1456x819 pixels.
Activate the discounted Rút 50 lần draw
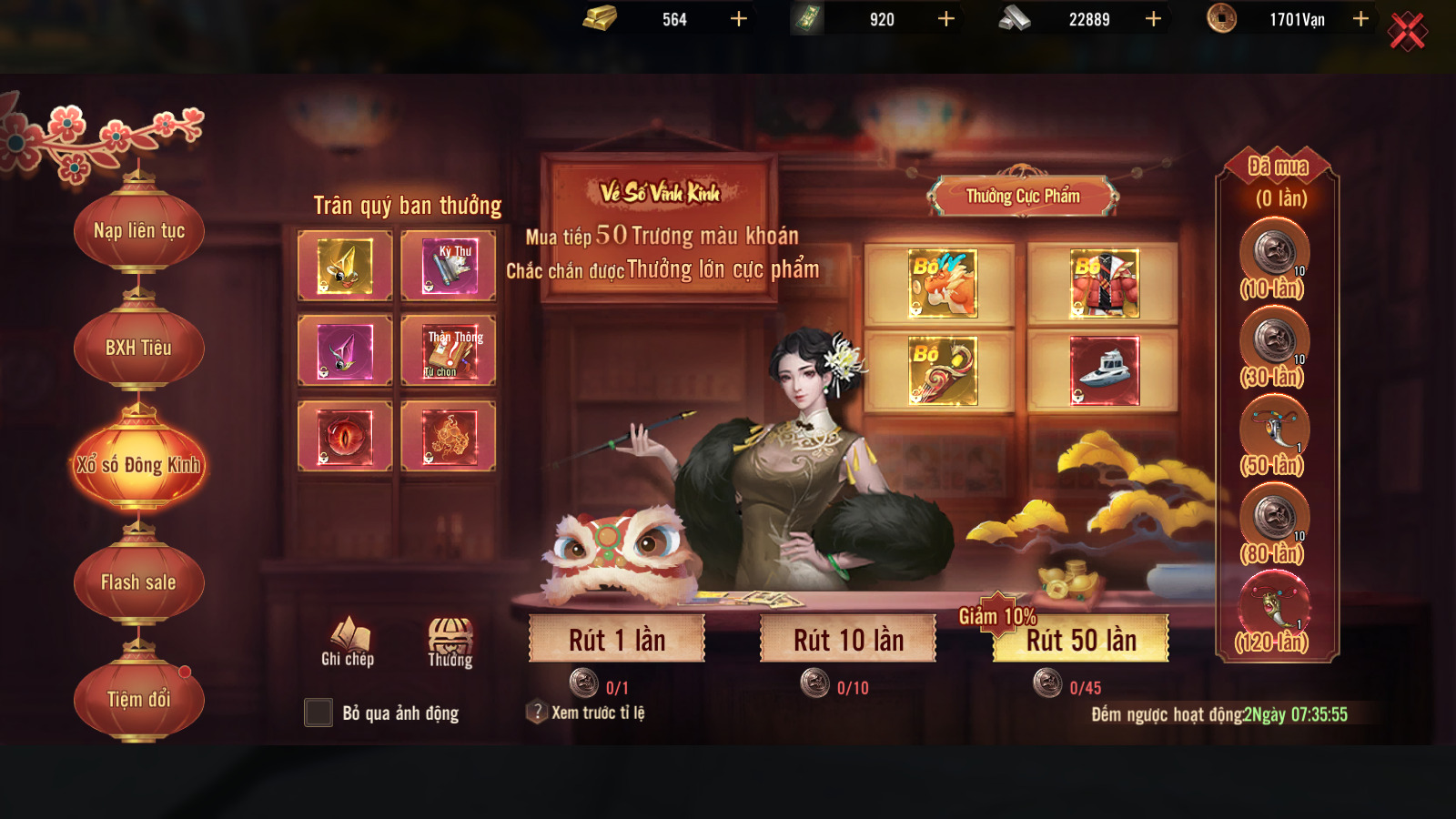coord(1081,640)
